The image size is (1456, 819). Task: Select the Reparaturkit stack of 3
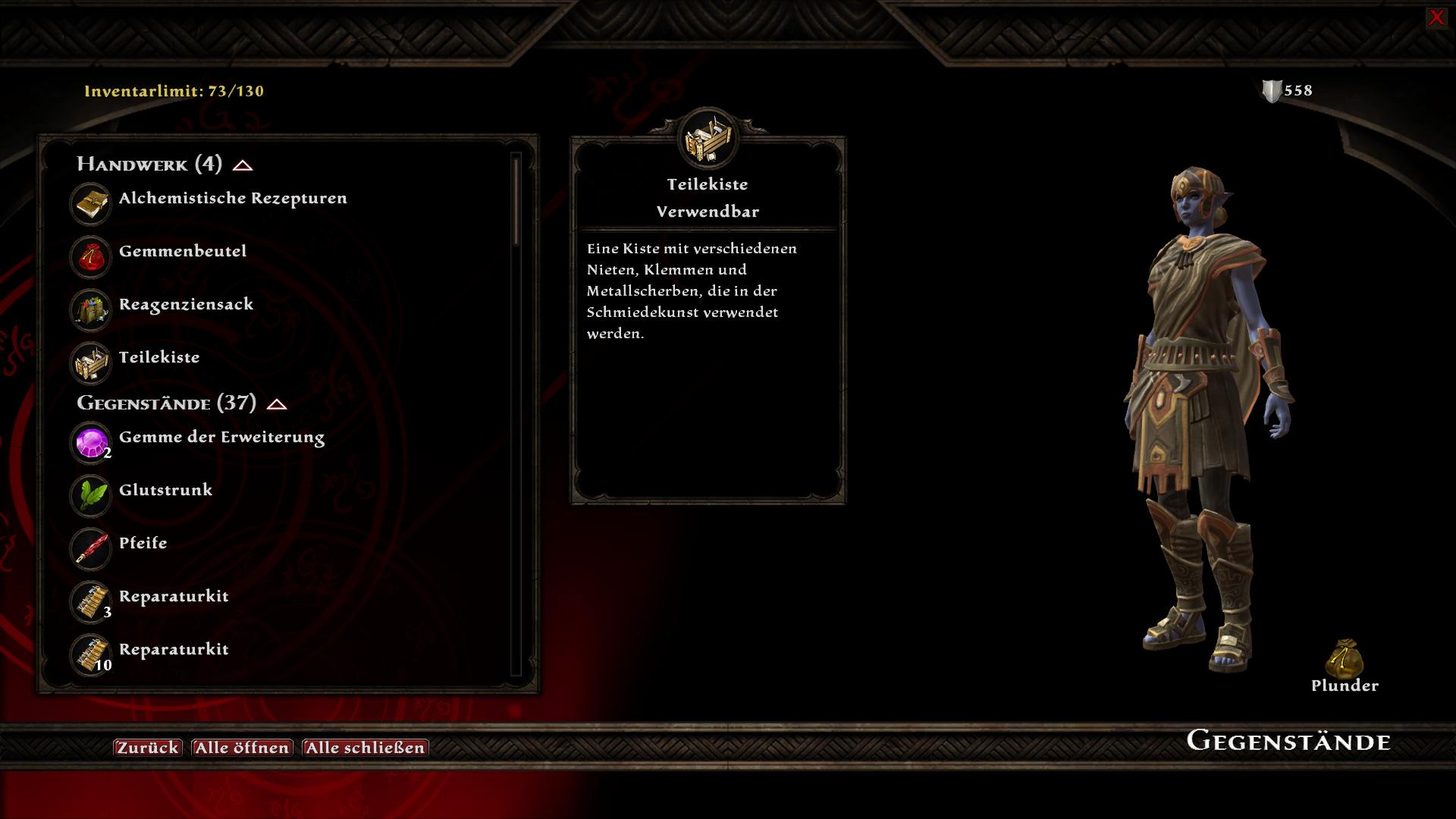[x=173, y=597]
